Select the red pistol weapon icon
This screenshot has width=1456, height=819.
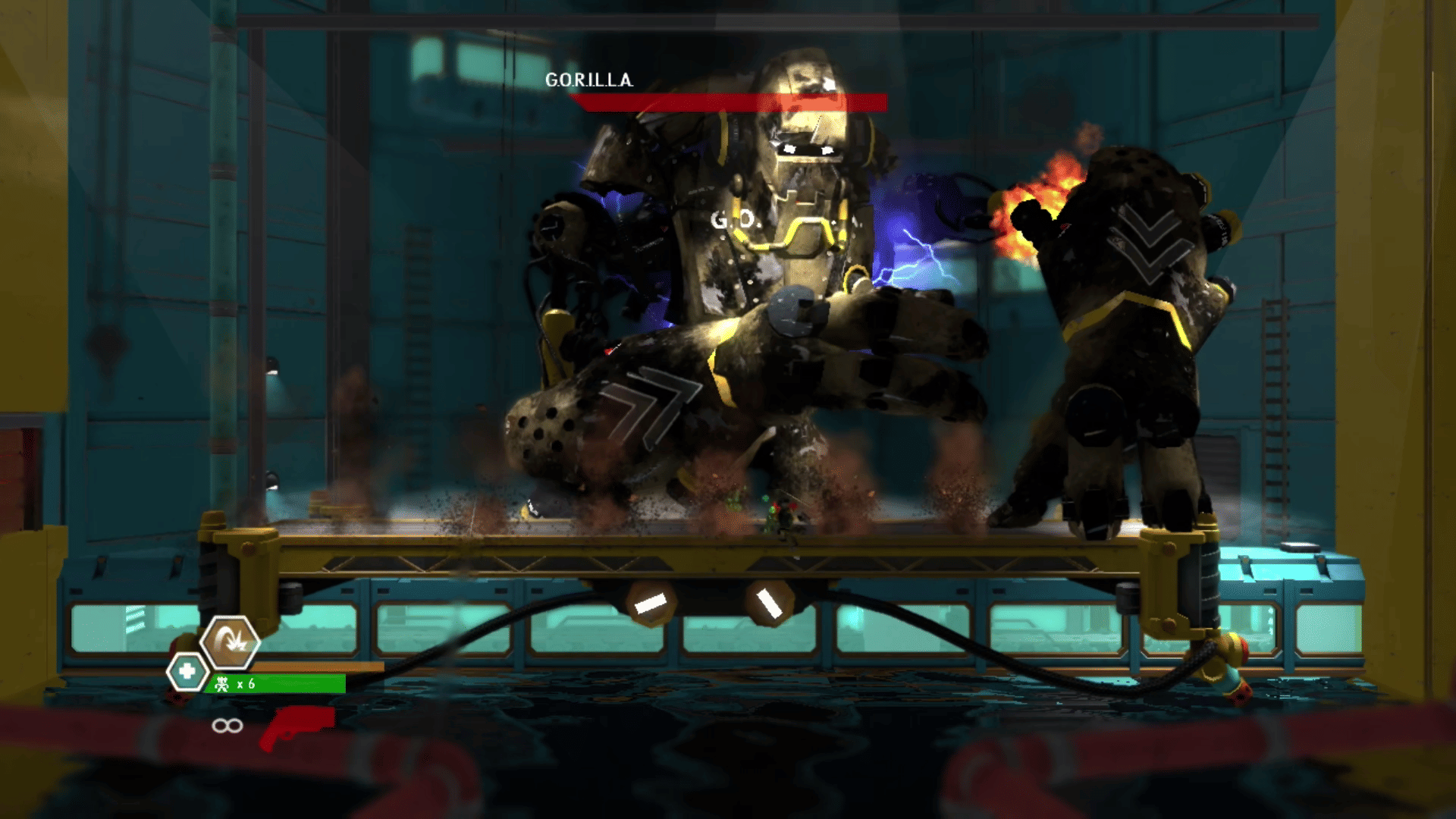click(x=297, y=726)
